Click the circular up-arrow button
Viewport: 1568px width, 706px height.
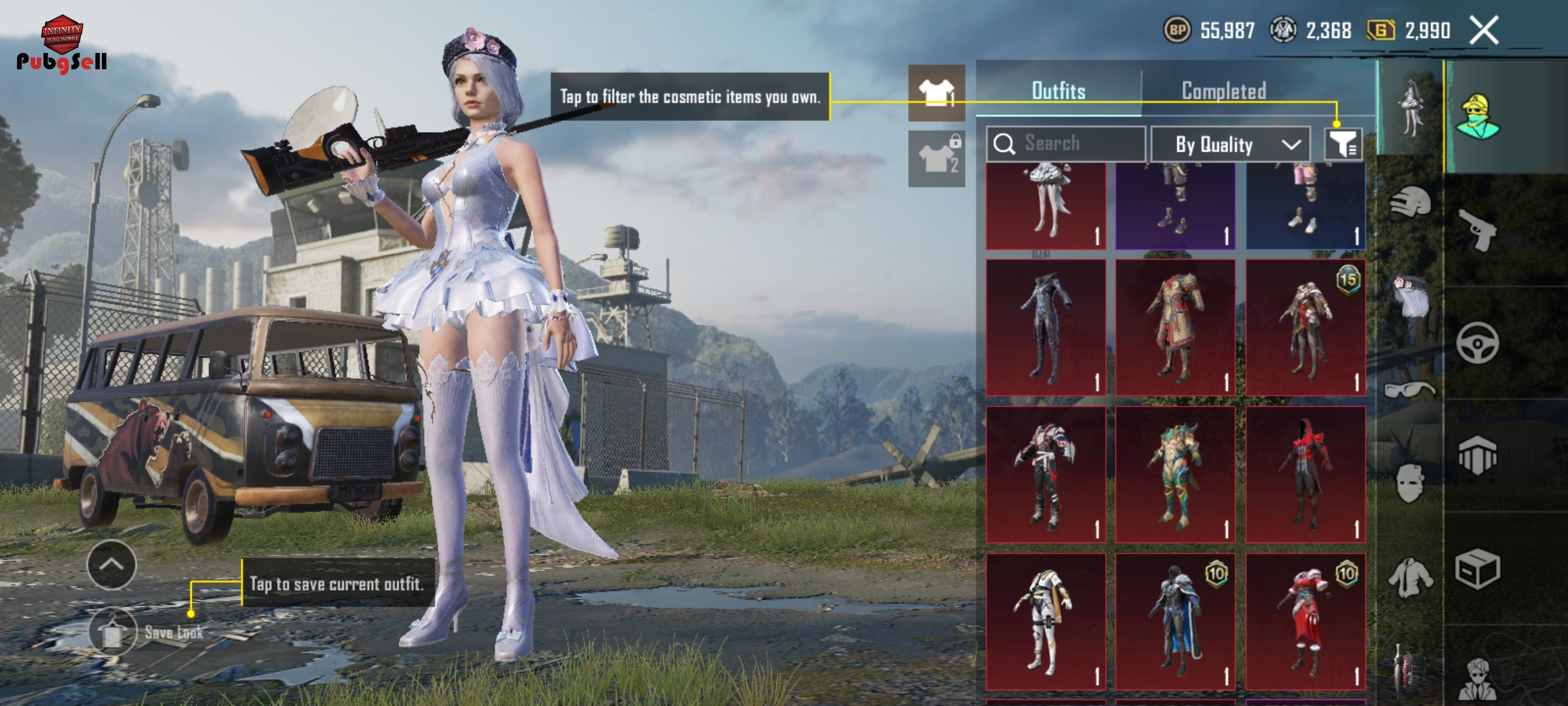coord(111,565)
